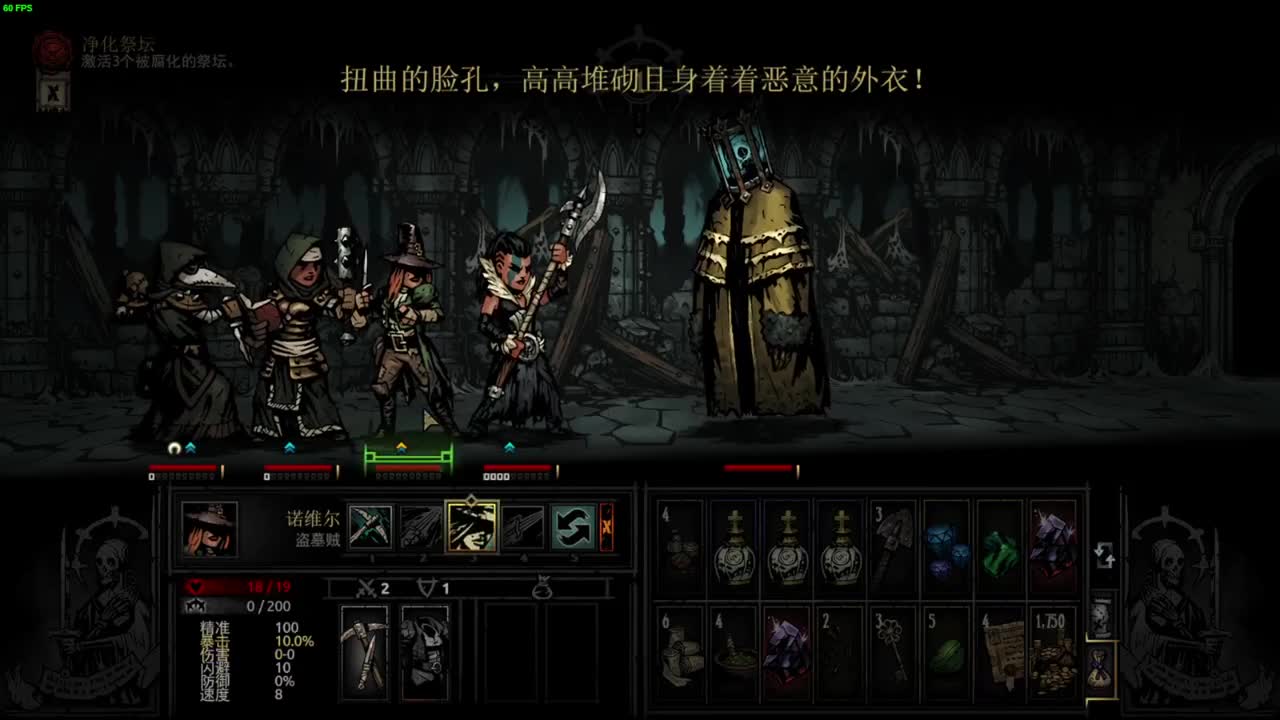The height and width of the screenshot is (720, 1280).
Task: Click the equipped armor slot icon
Action: 425,650
